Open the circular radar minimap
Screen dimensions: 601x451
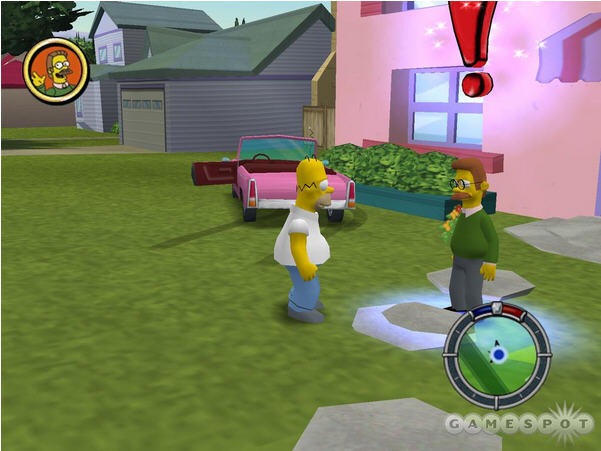tap(497, 353)
